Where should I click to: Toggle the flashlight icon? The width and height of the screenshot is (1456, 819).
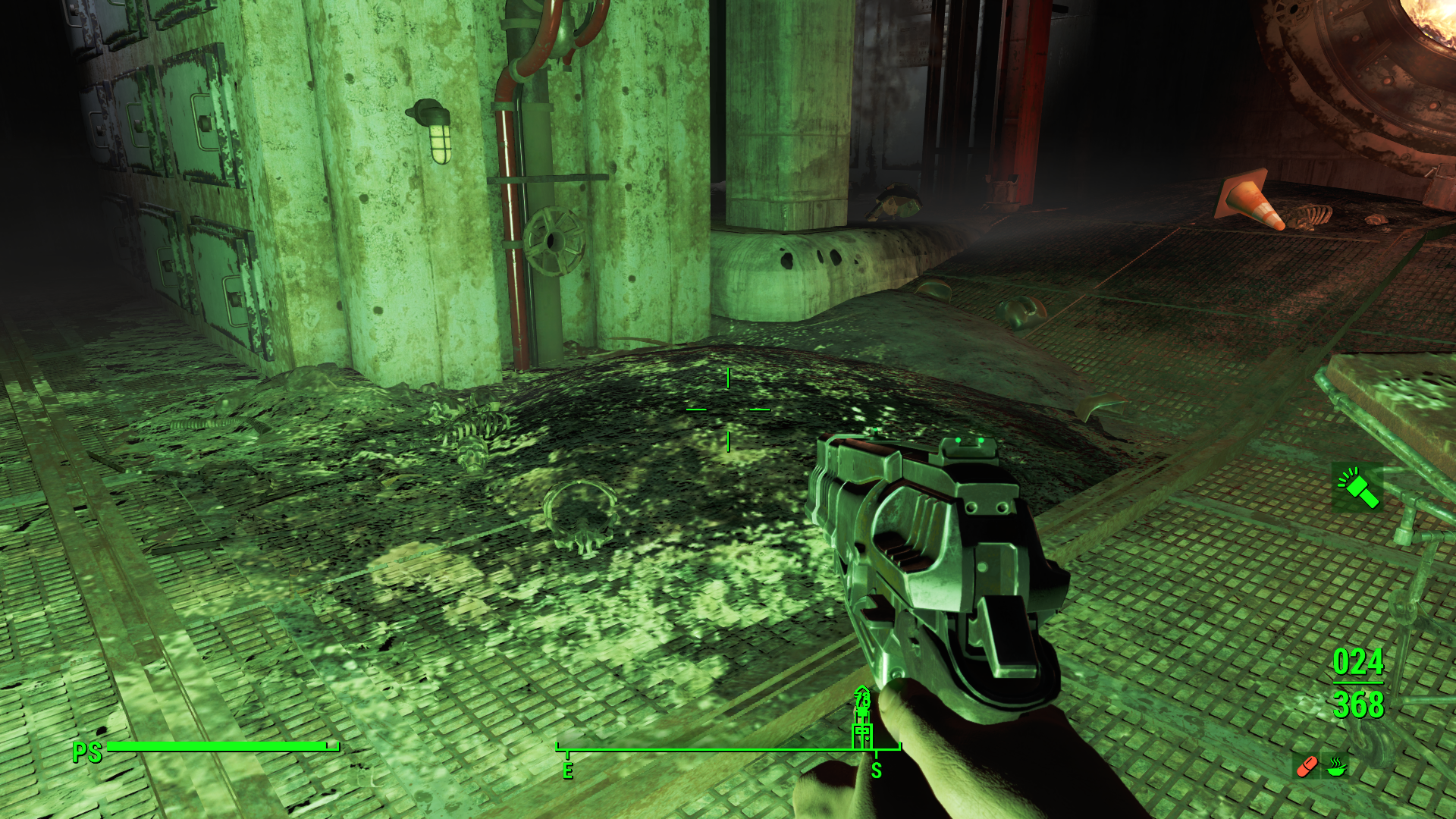1357,488
